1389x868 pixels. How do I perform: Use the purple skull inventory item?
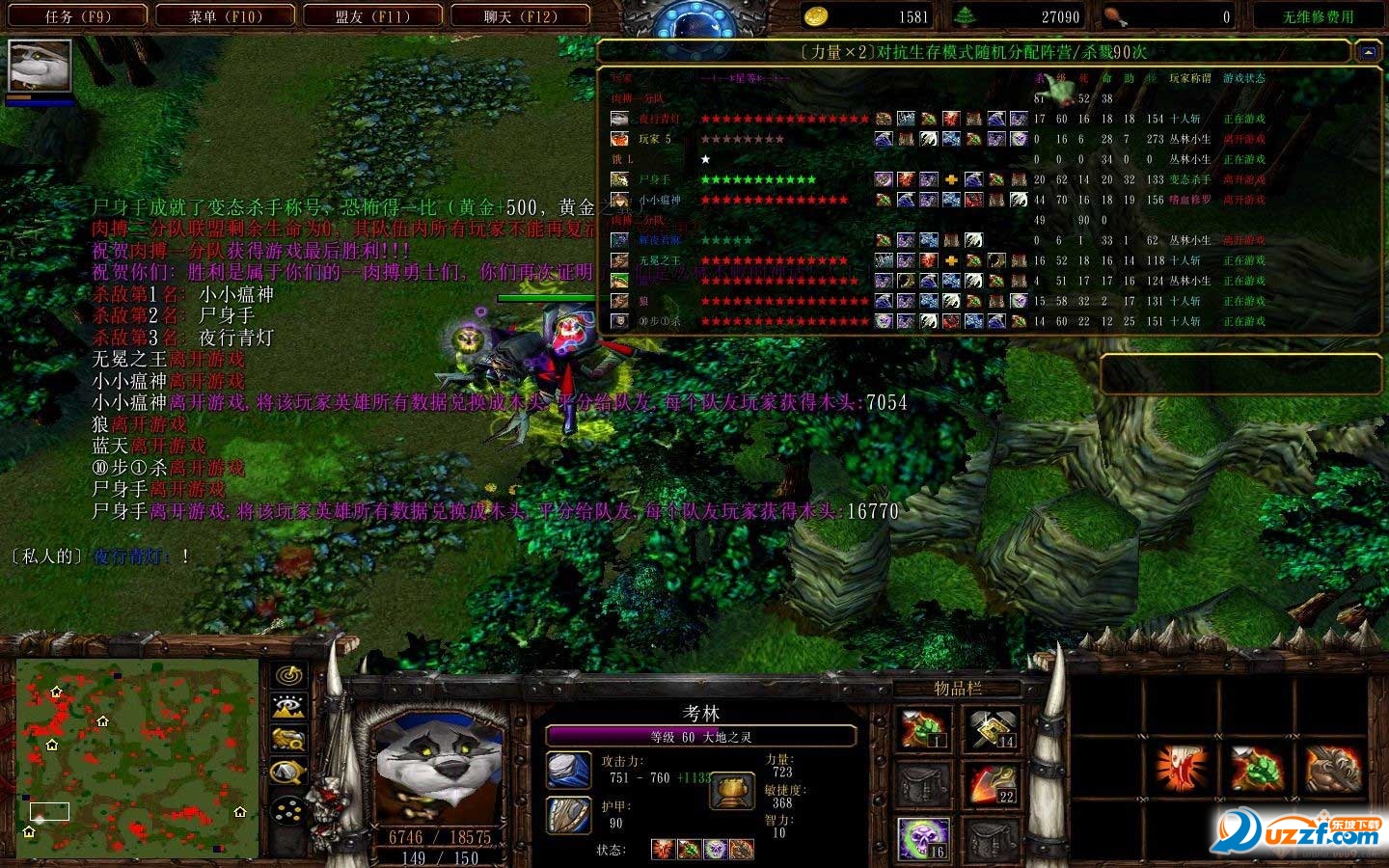coord(923,837)
